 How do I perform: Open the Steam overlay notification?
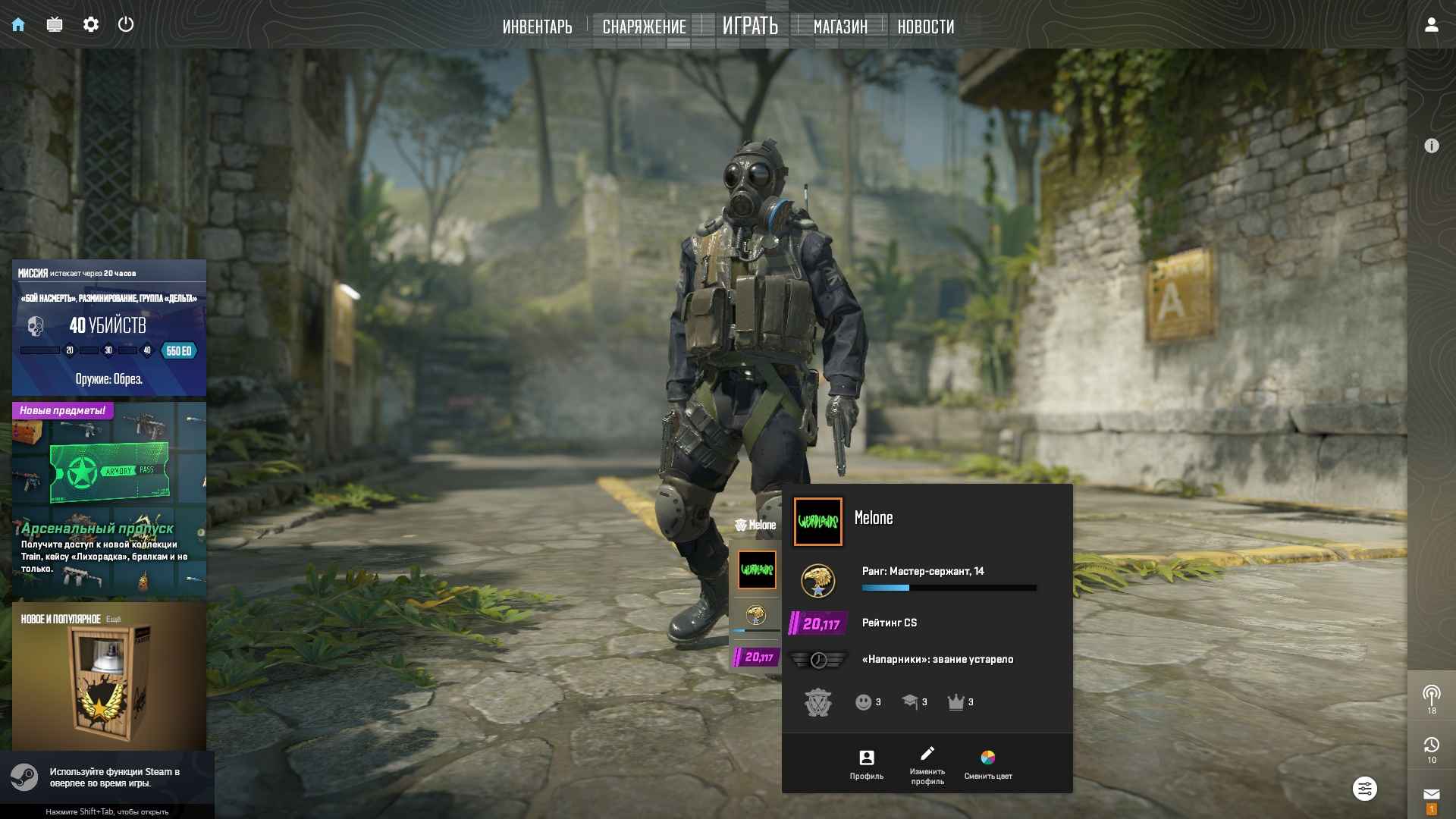pyautogui.click(x=106, y=777)
